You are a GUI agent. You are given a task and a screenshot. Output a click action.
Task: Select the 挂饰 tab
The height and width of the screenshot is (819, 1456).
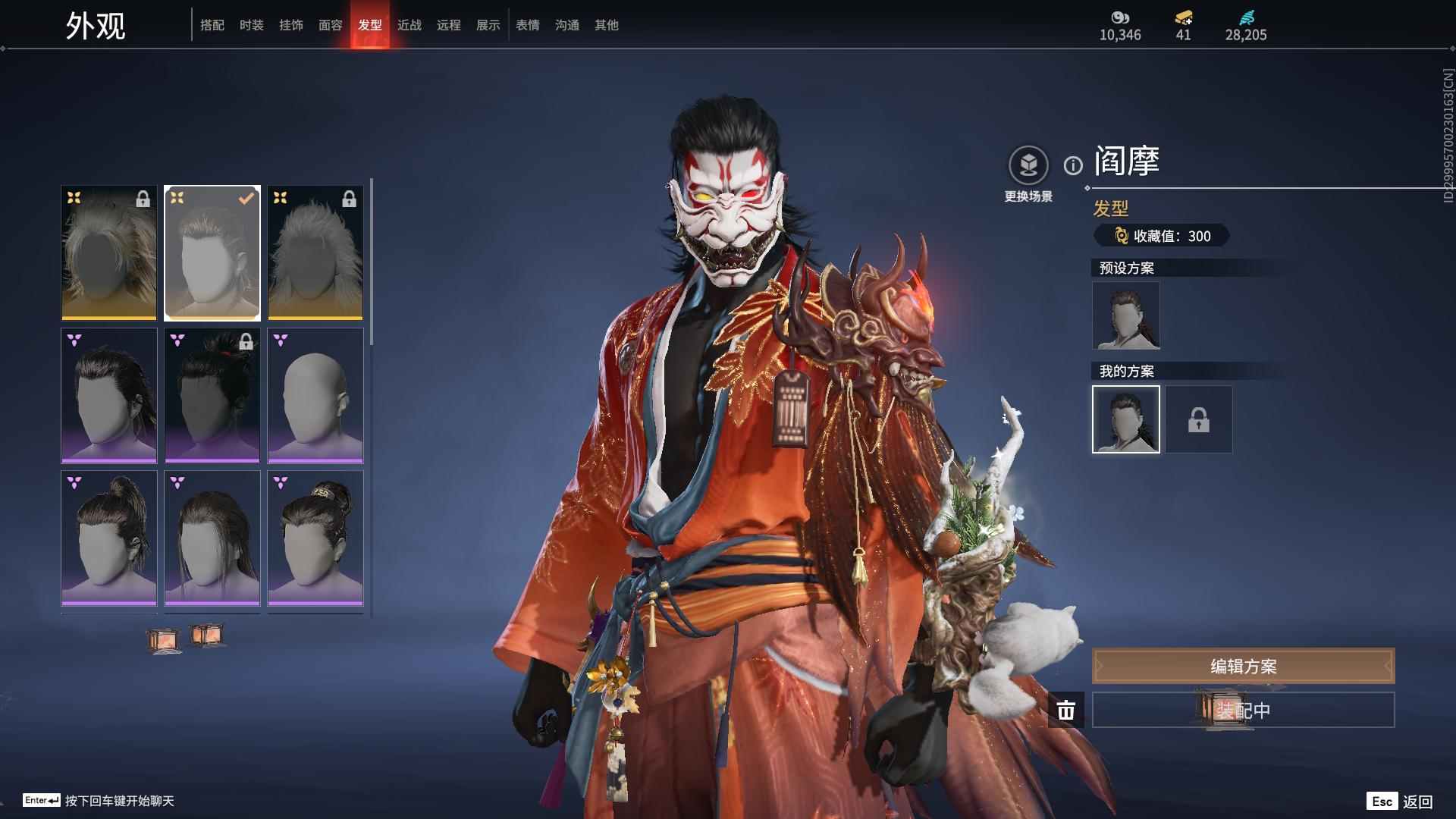[291, 25]
